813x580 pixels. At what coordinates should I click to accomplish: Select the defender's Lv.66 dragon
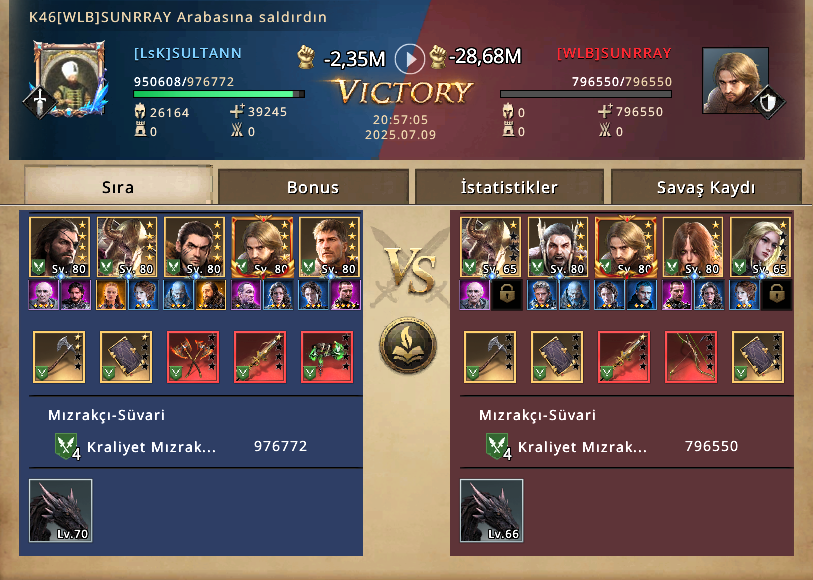(x=491, y=510)
